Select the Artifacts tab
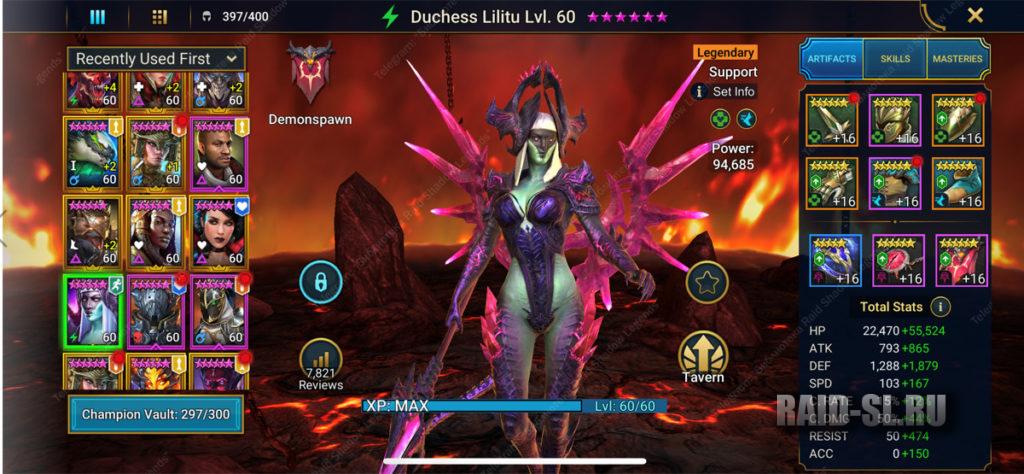Image resolution: width=1024 pixels, height=474 pixels. tap(831, 59)
